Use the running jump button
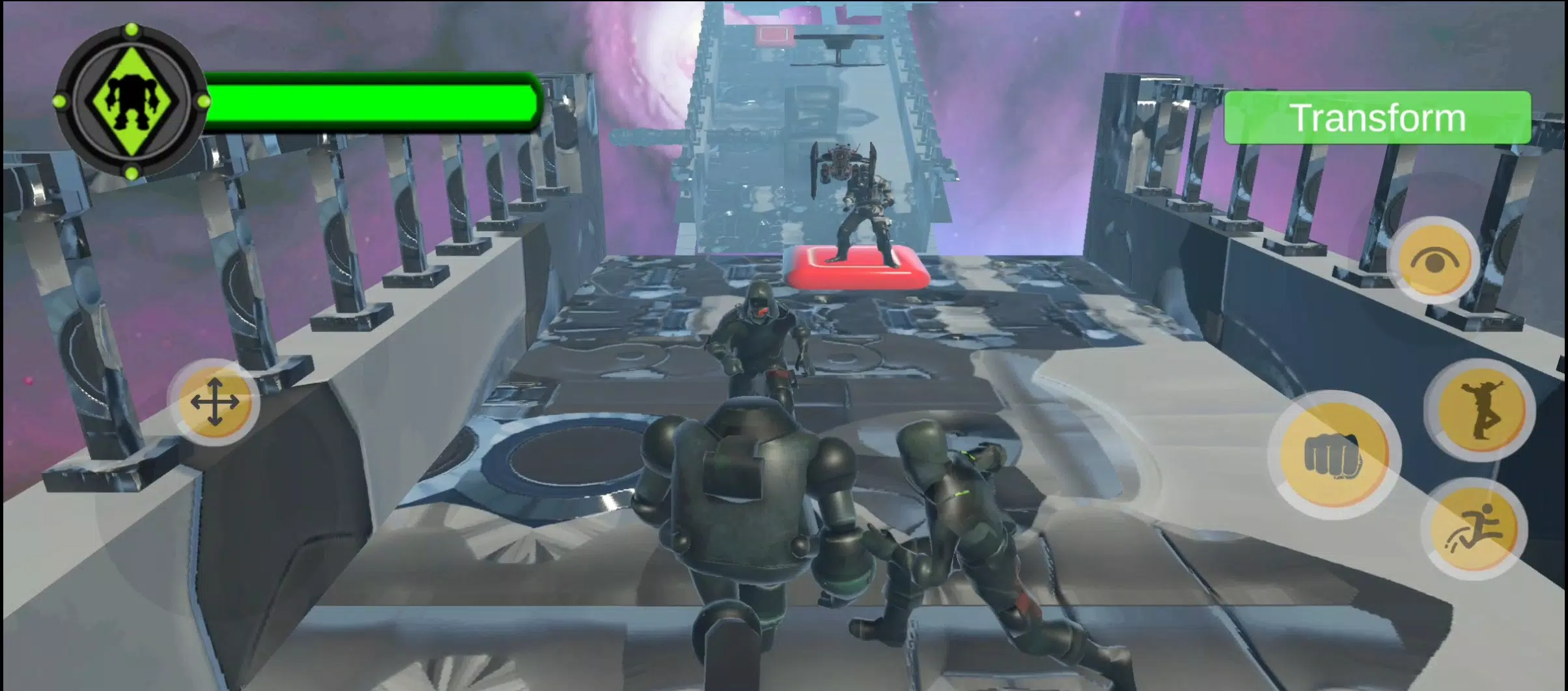 coord(1475,529)
